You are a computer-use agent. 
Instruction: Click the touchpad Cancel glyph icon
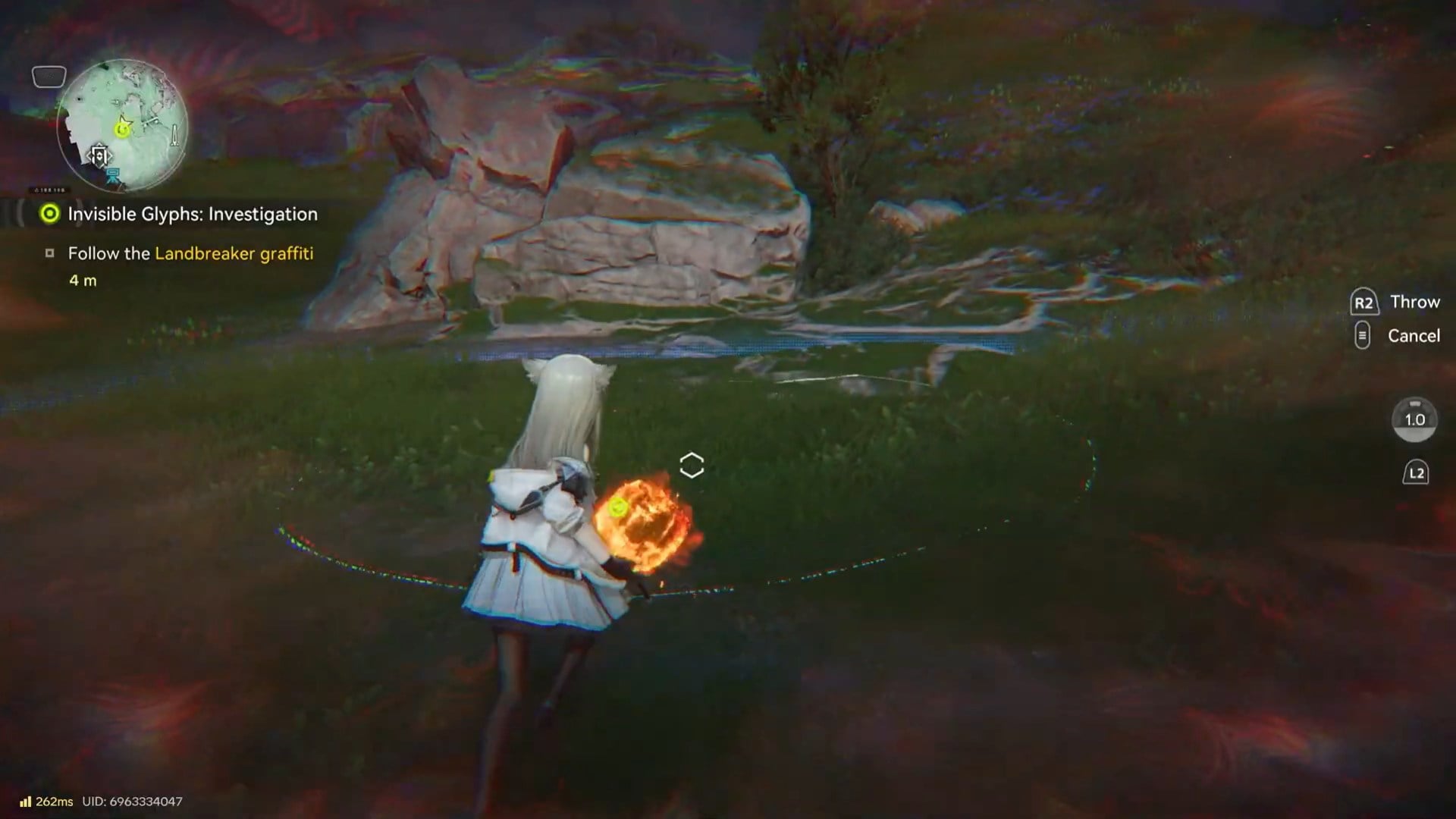pyautogui.click(x=1362, y=335)
